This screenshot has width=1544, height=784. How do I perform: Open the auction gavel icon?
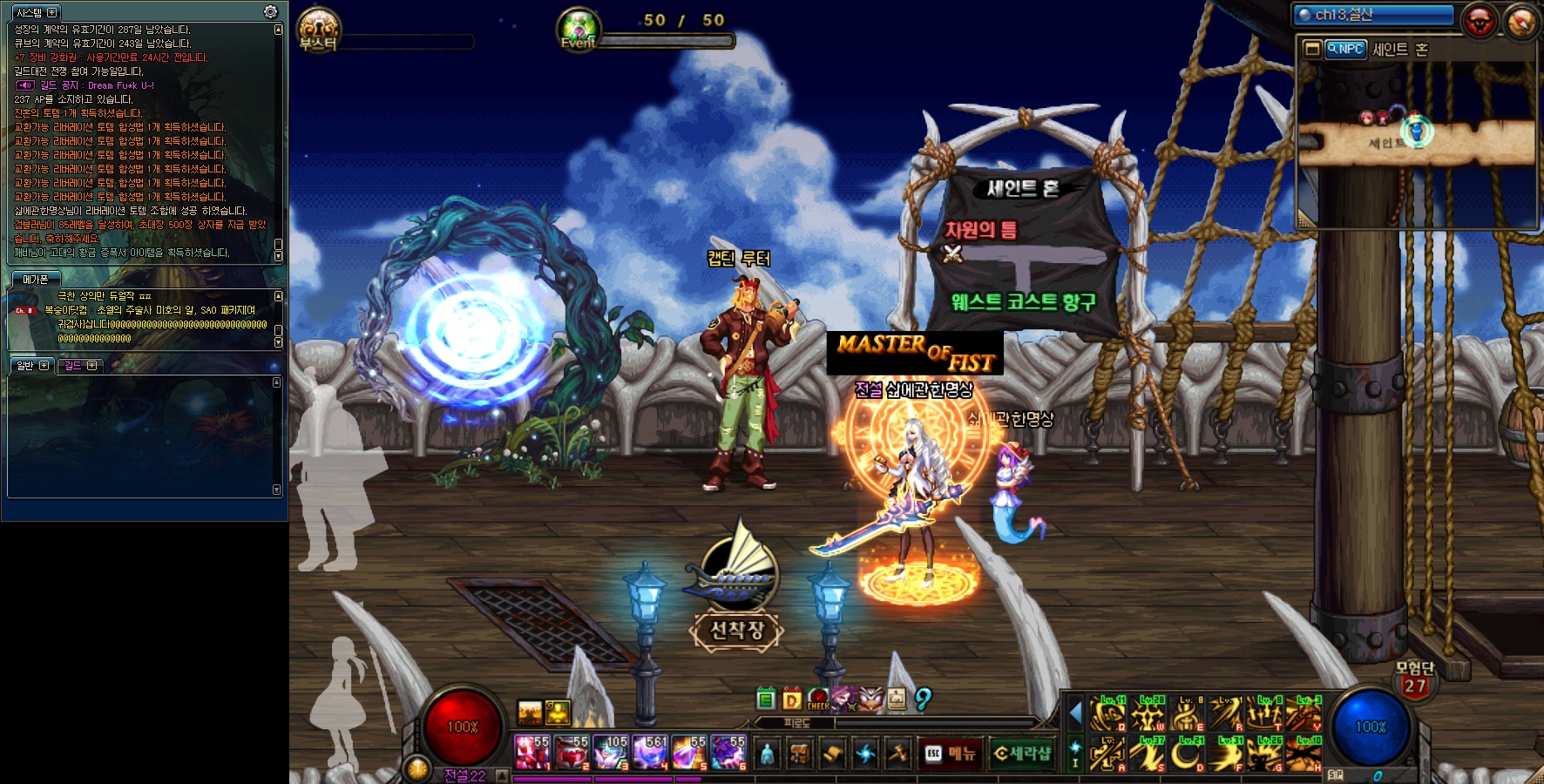click(x=898, y=754)
